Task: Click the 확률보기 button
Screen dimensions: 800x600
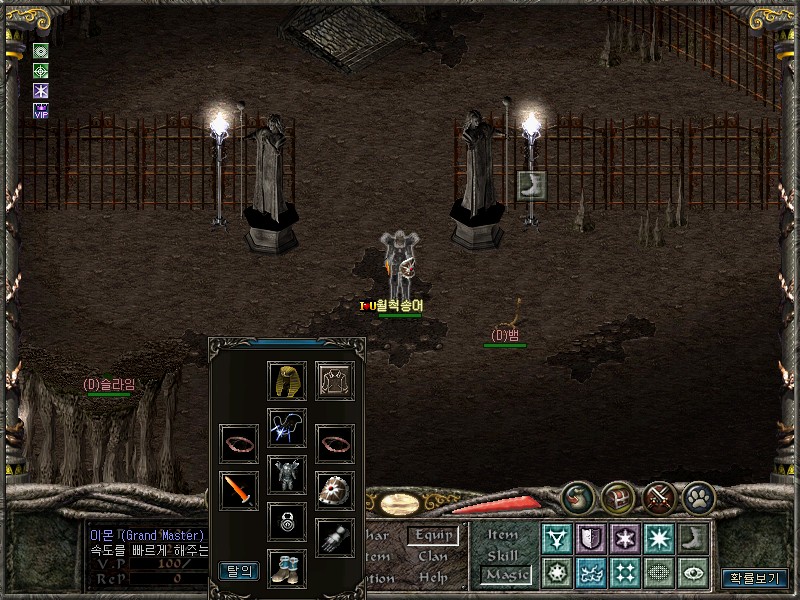Action: (755, 578)
